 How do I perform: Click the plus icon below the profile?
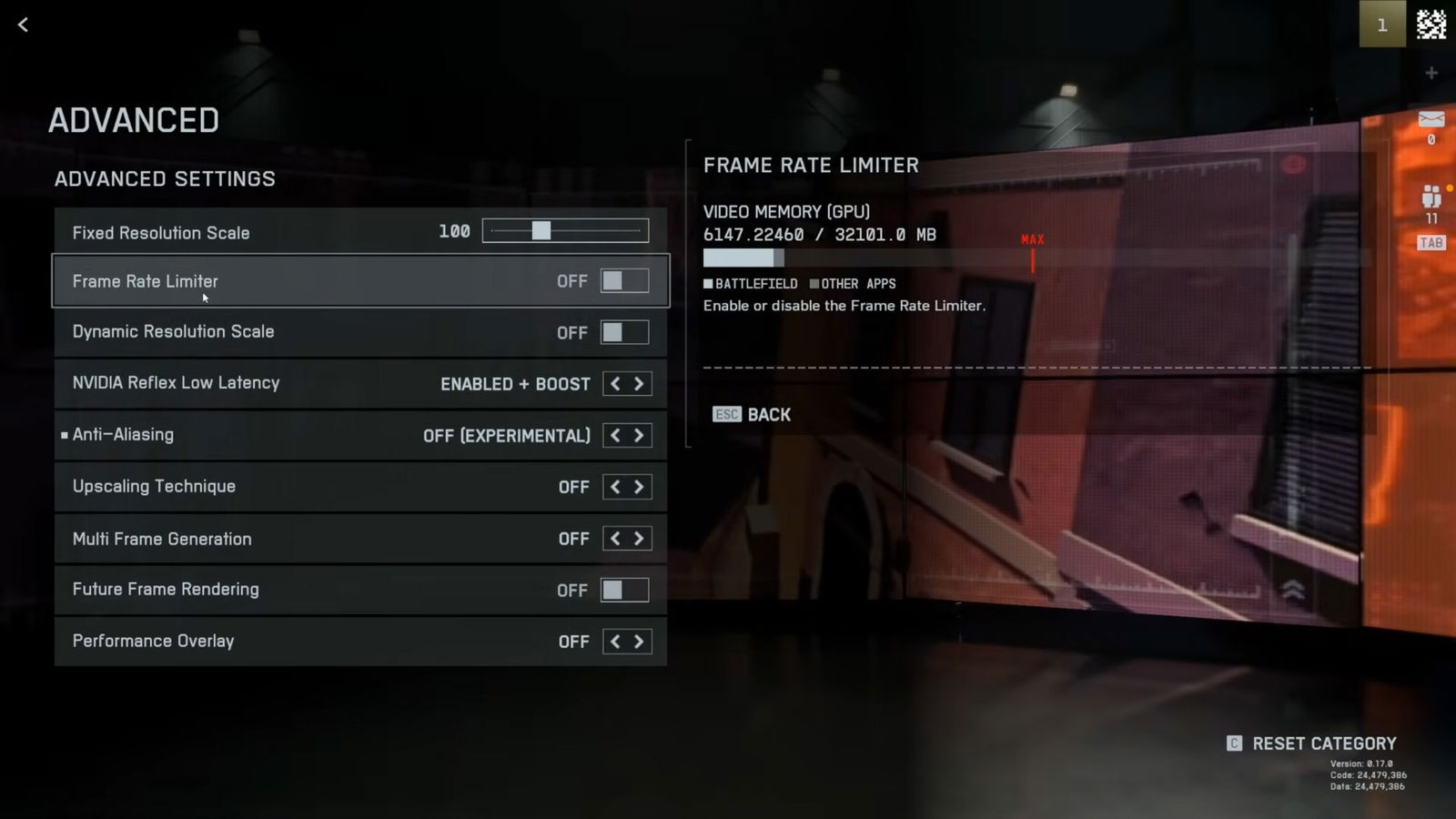click(x=1431, y=73)
